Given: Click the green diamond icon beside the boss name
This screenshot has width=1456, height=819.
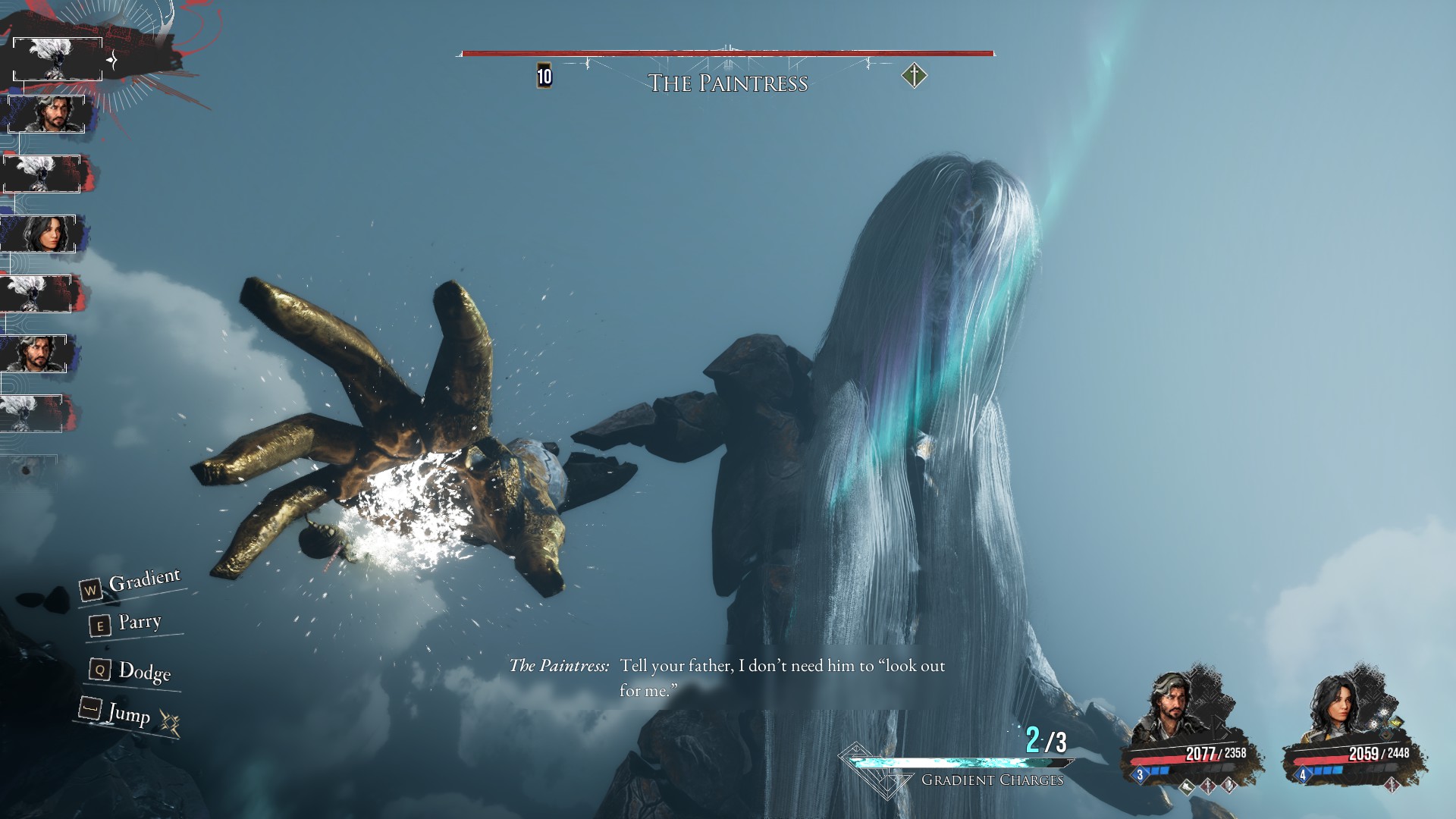Looking at the screenshot, I should 915,76.
